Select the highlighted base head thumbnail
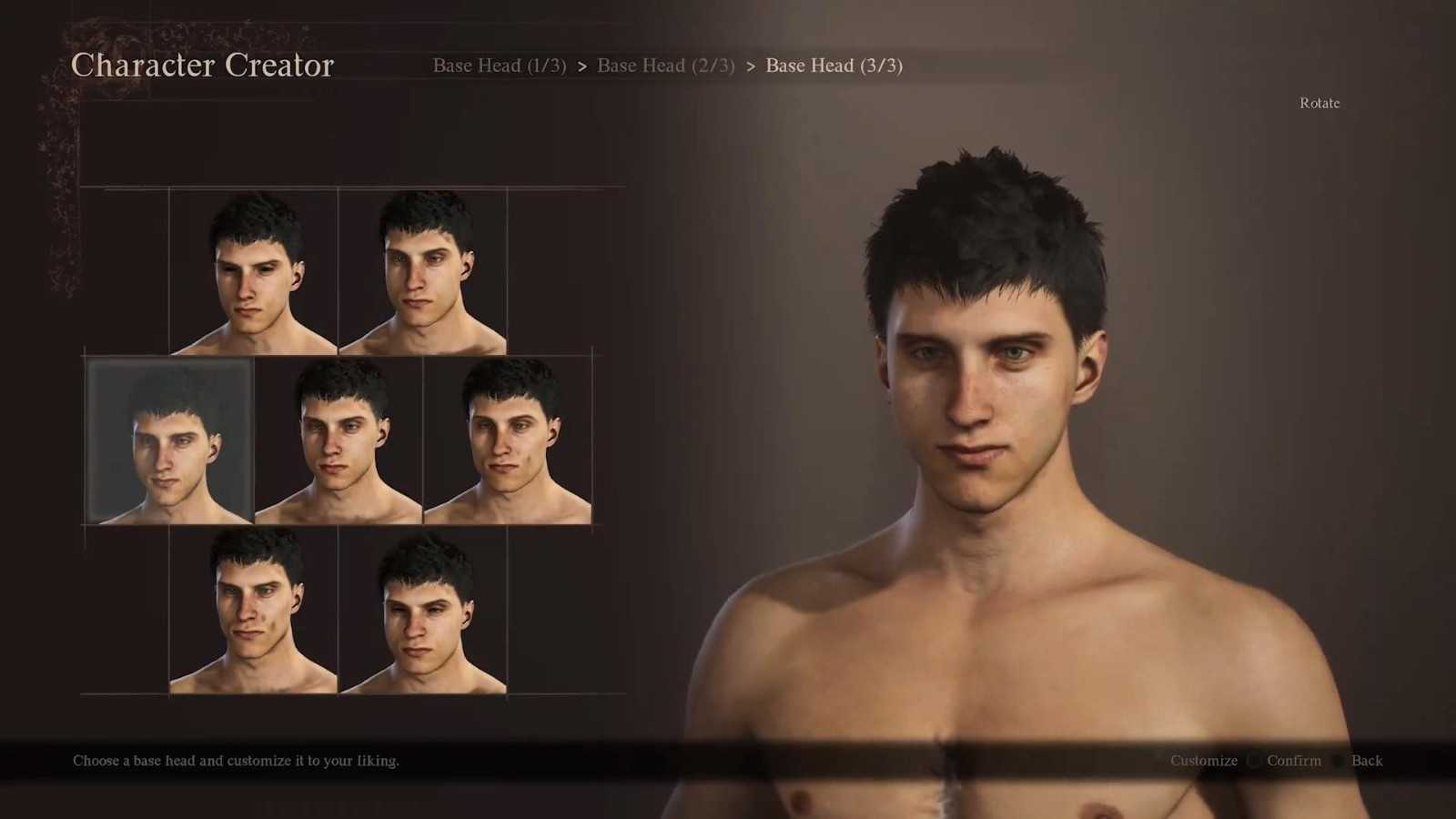 (x=169, y=440)
